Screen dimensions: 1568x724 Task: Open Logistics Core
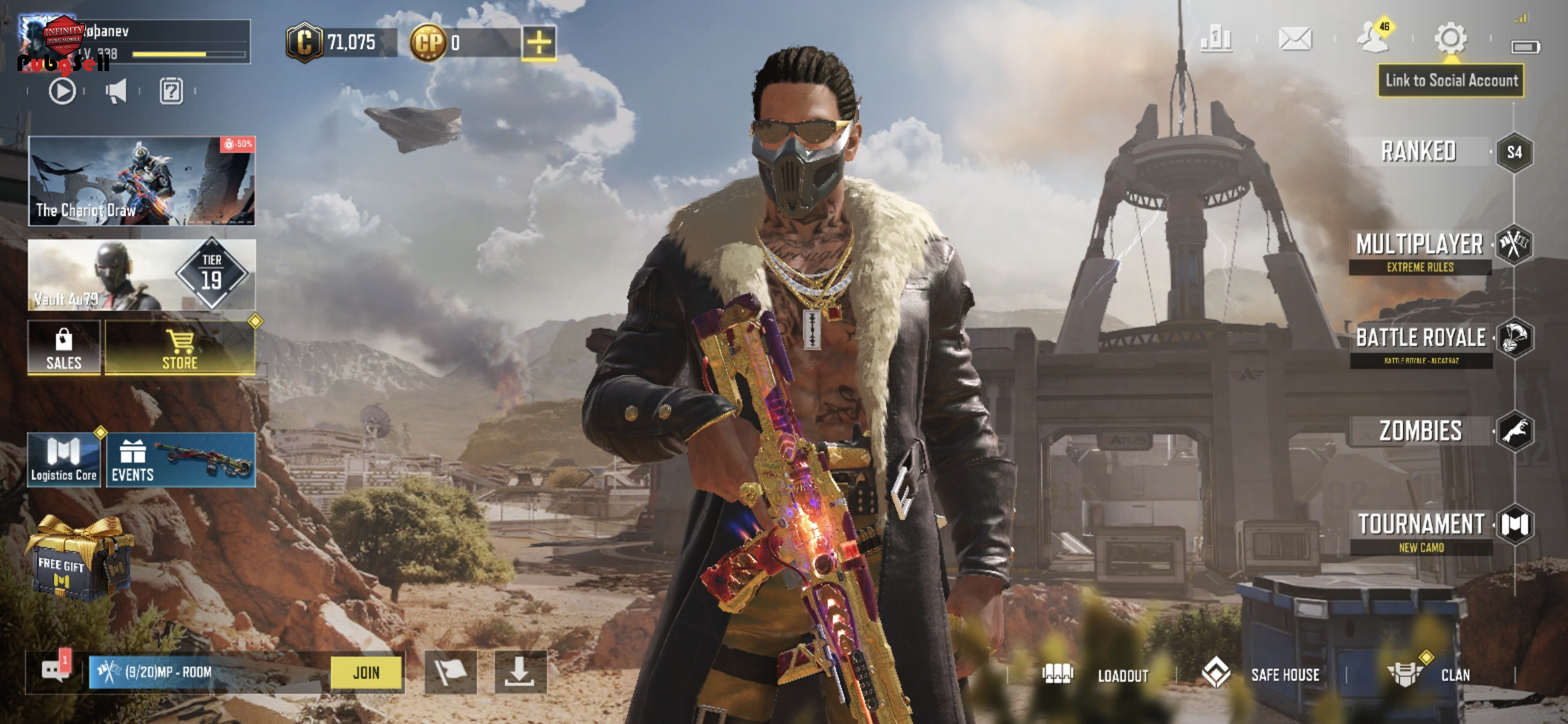pos(64,460)
